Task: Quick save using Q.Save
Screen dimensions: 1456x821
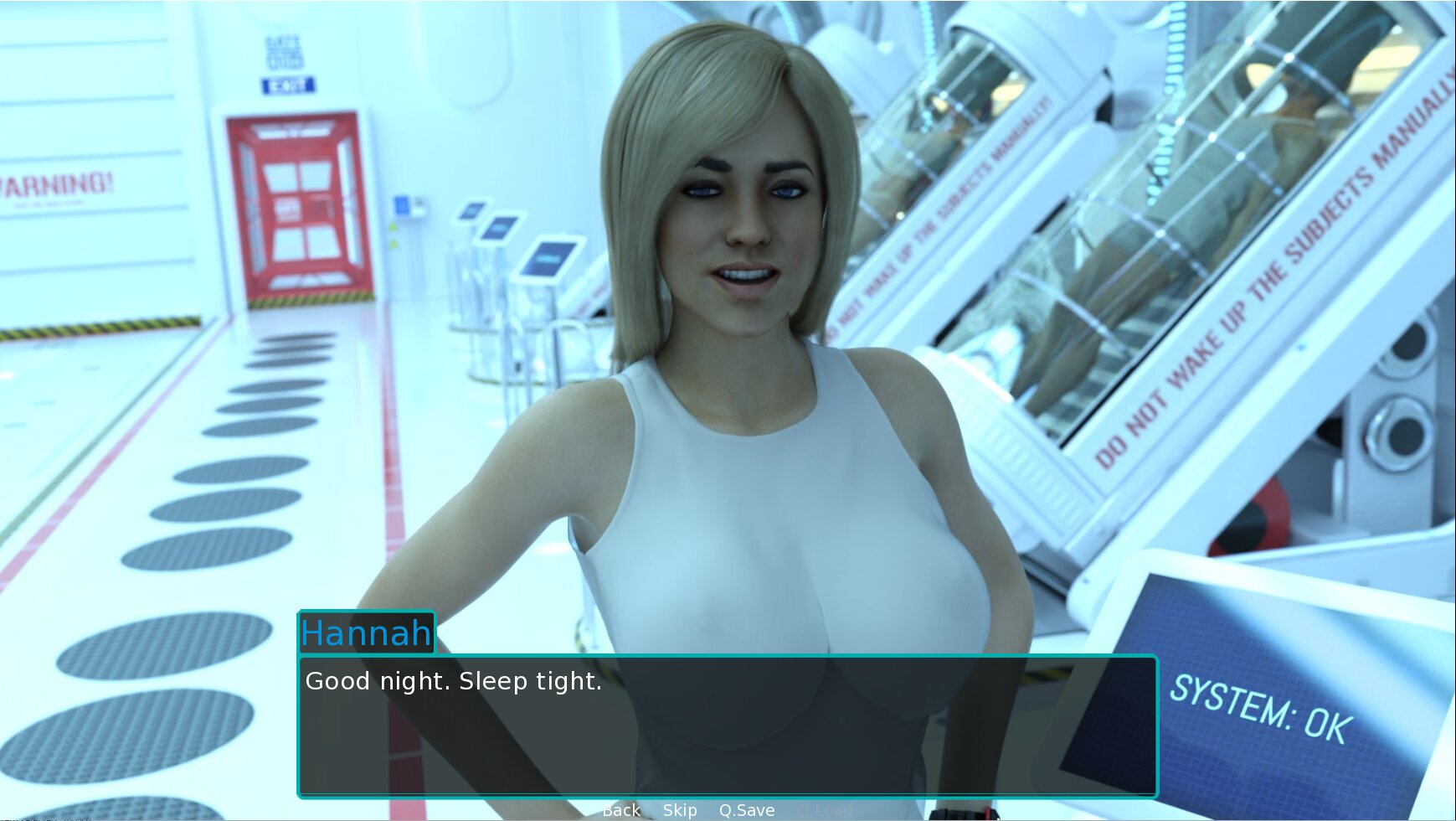Action: coord(747,810)
